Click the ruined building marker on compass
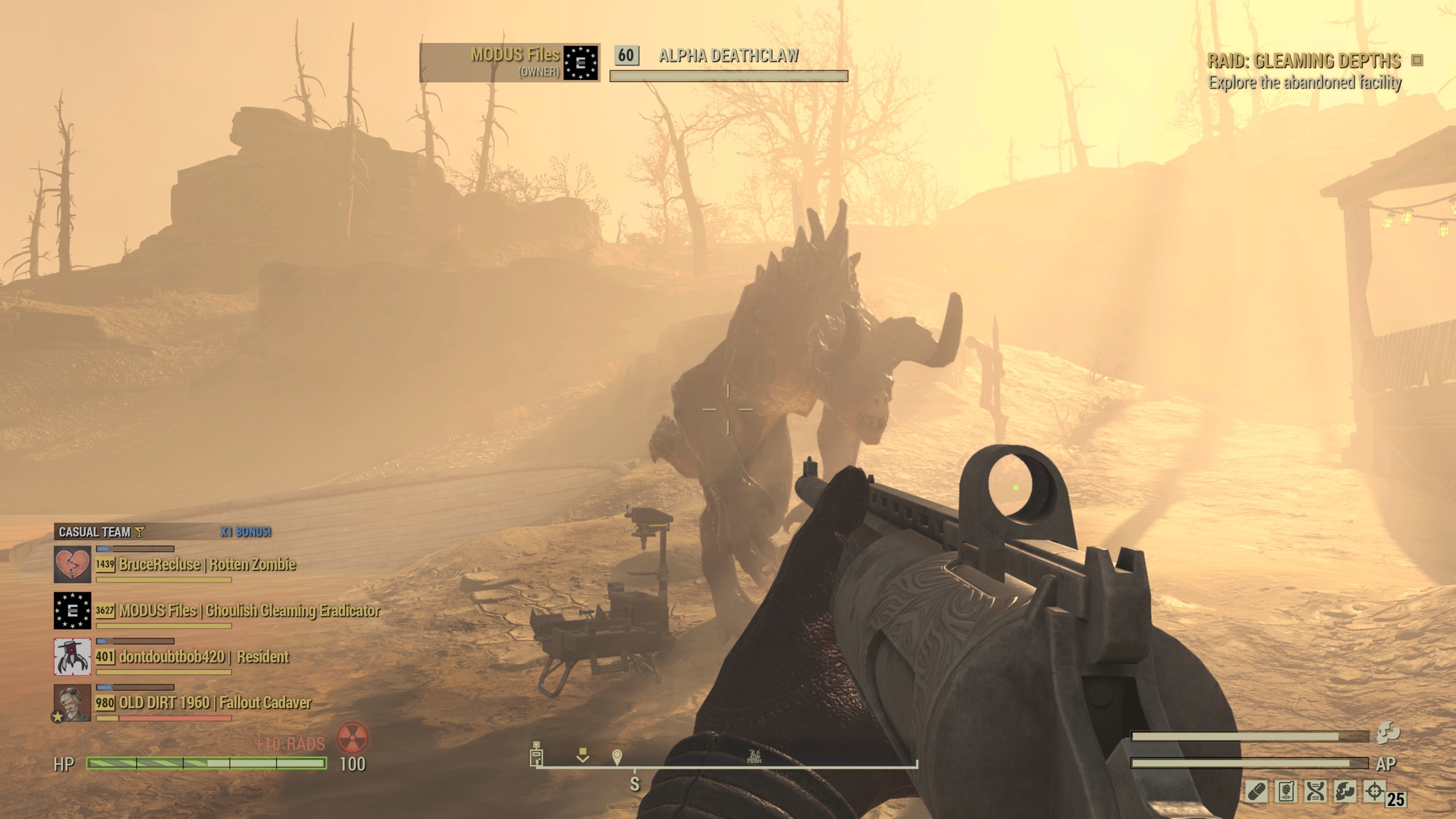This screenshot has height=819, width=1456. pyautogui.click(x=754, y=756)
